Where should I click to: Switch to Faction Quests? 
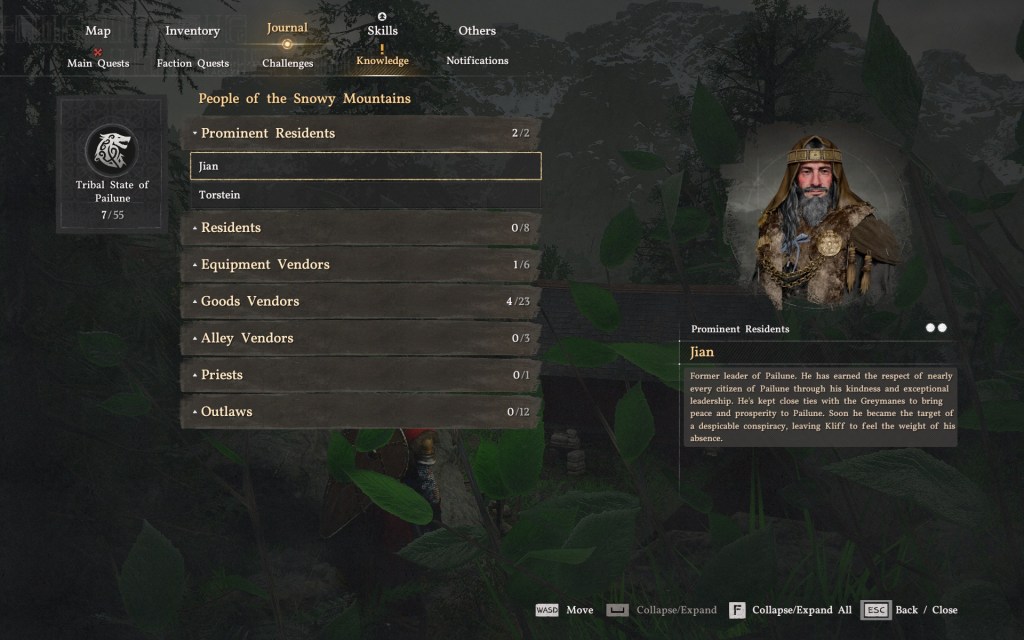(x=193, y=63)
